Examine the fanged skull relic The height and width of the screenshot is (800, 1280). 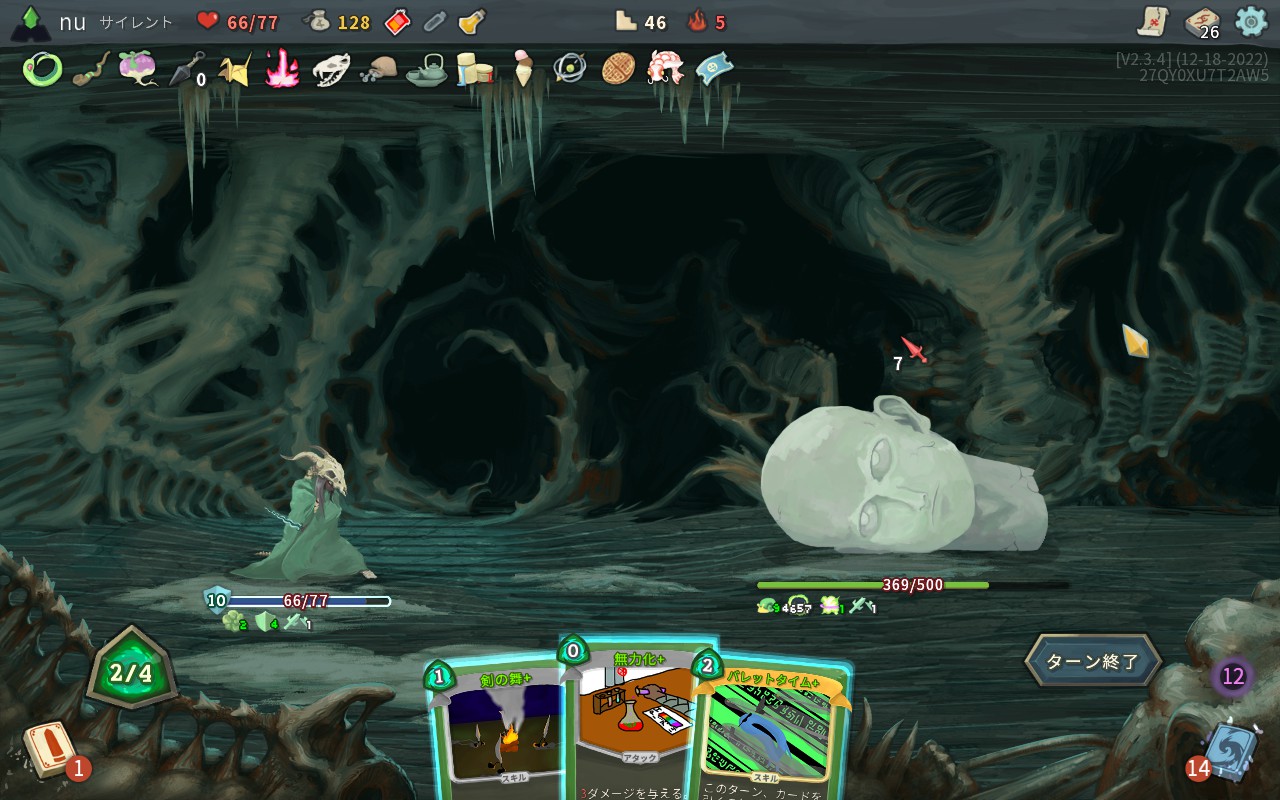point(331,69)
